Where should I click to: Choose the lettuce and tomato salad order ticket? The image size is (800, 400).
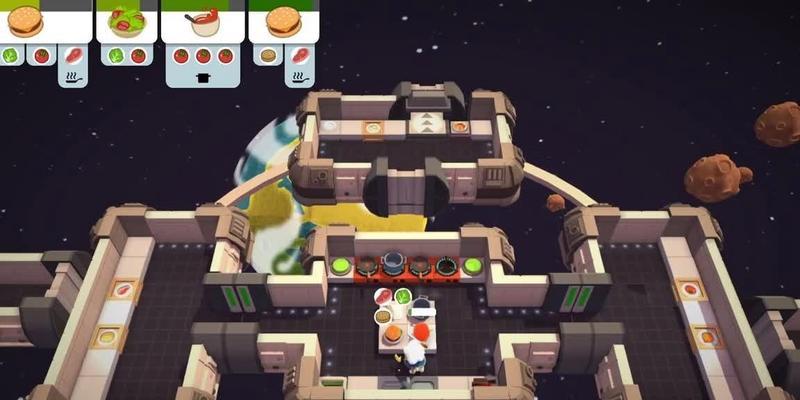coord(126,24)
